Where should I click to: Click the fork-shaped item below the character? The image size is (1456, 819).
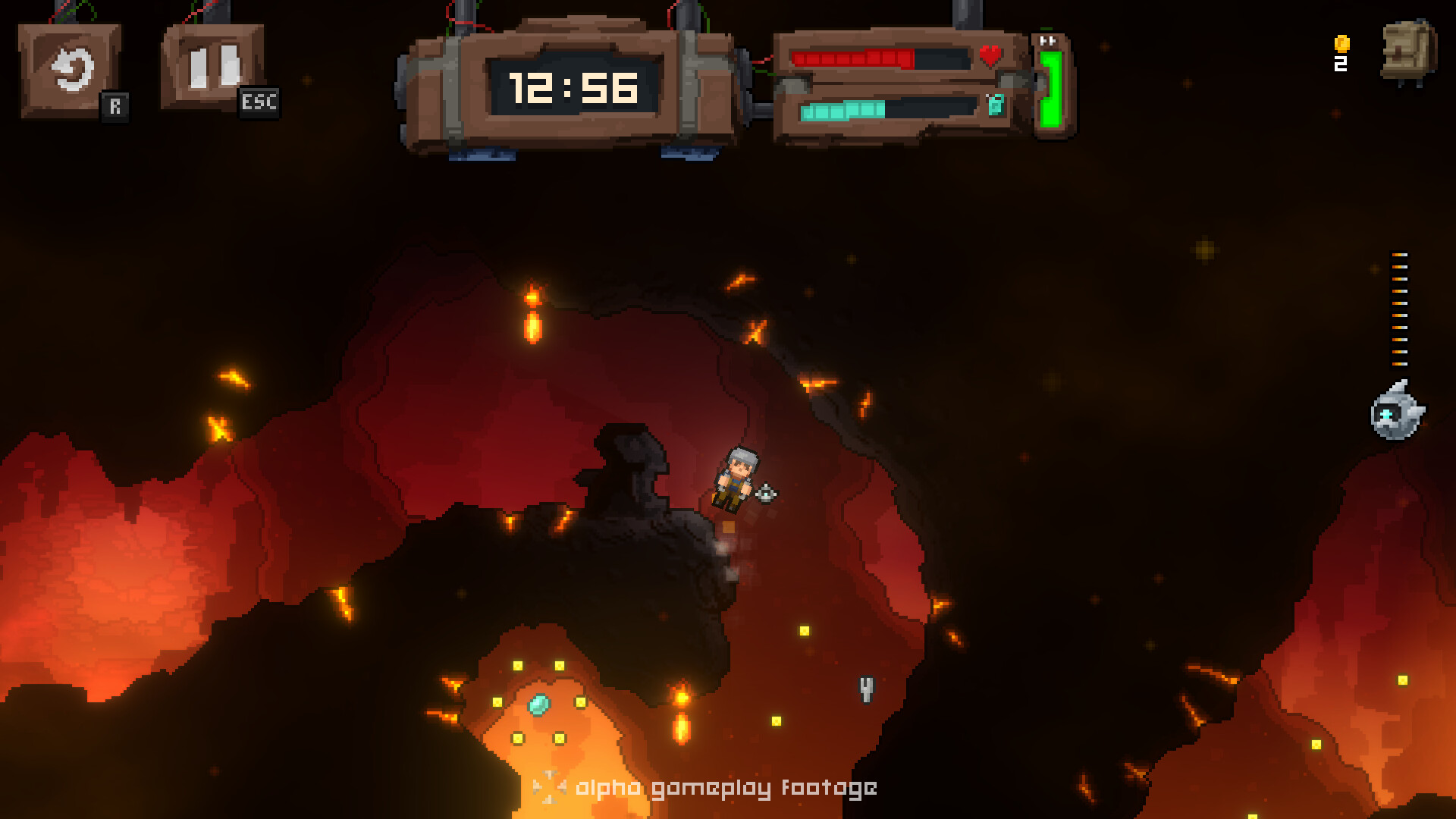click(865, 689)
